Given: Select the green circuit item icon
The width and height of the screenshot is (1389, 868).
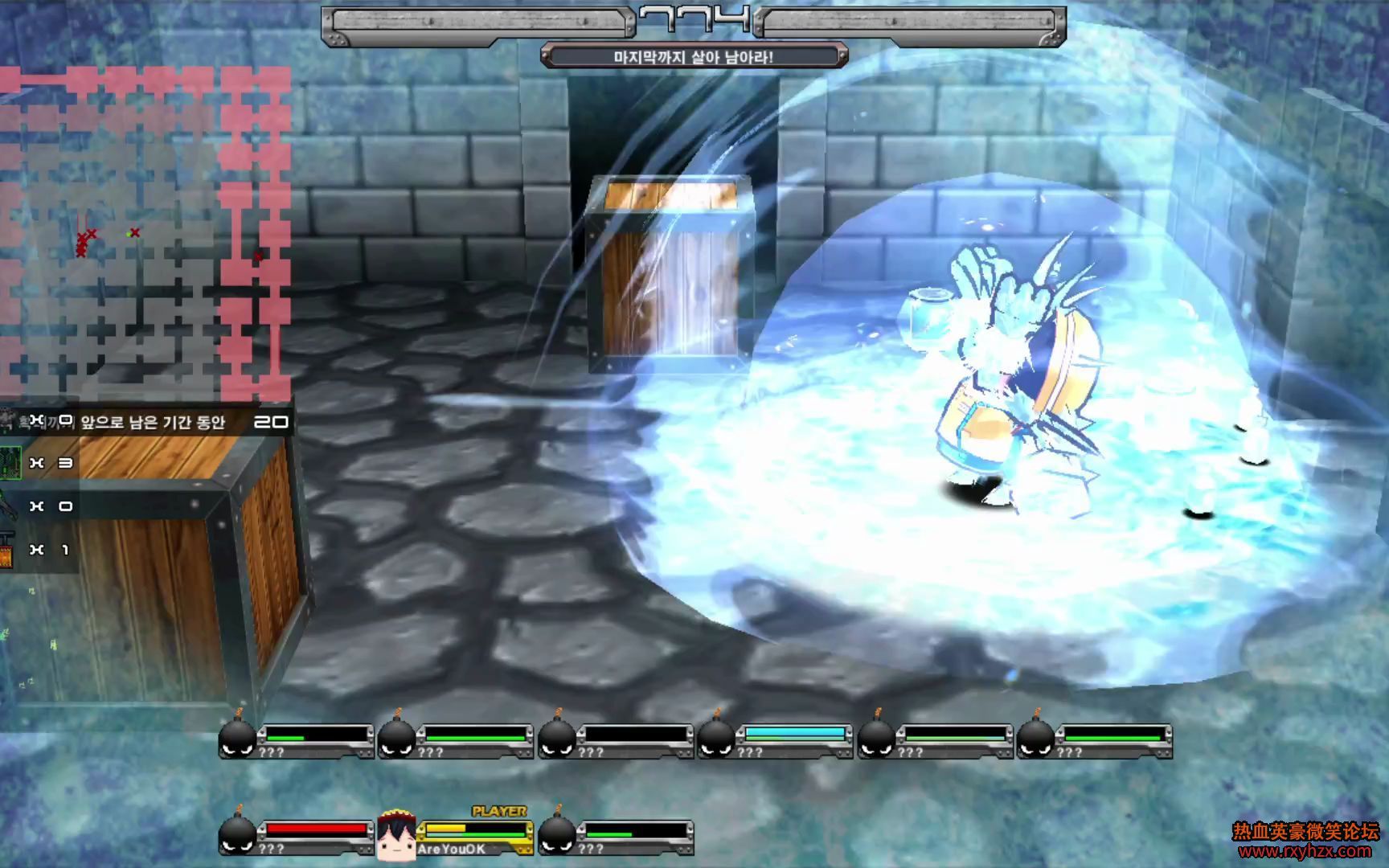Looking at the screenshot, I should [x=10, y=463].
